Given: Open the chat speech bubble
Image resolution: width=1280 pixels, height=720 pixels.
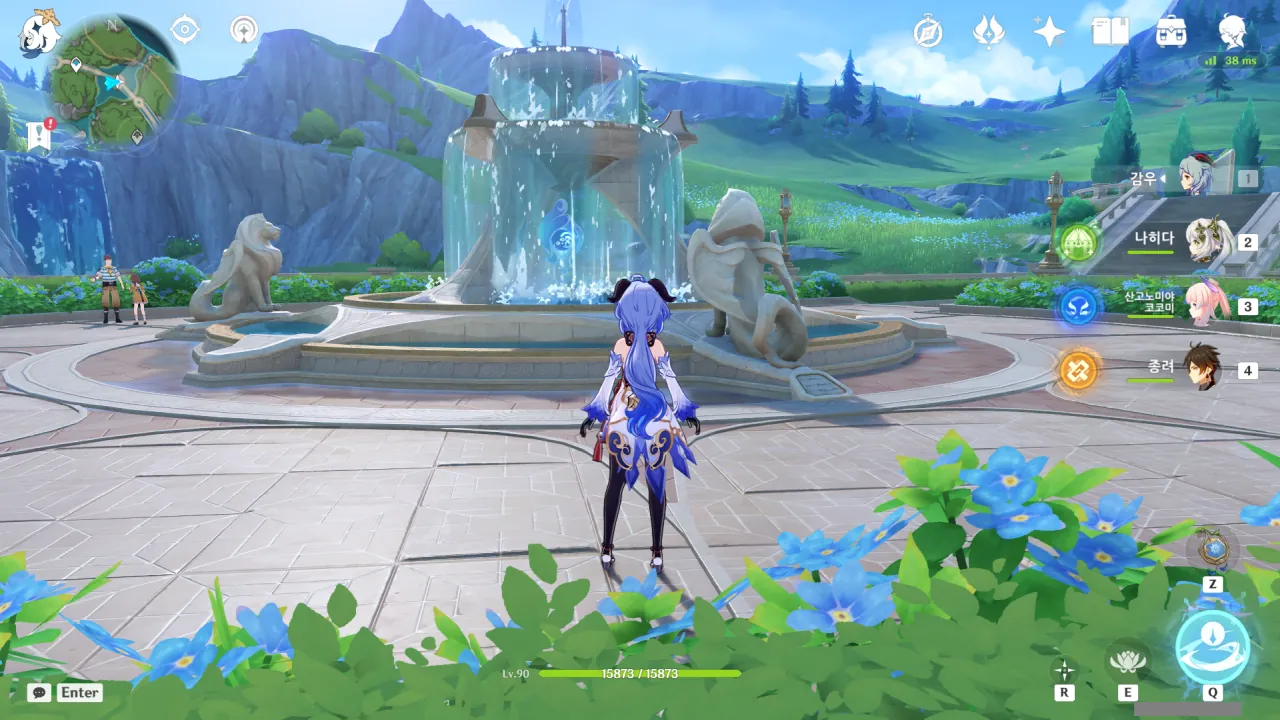Looking at the screenshot, I should (39, 692).
